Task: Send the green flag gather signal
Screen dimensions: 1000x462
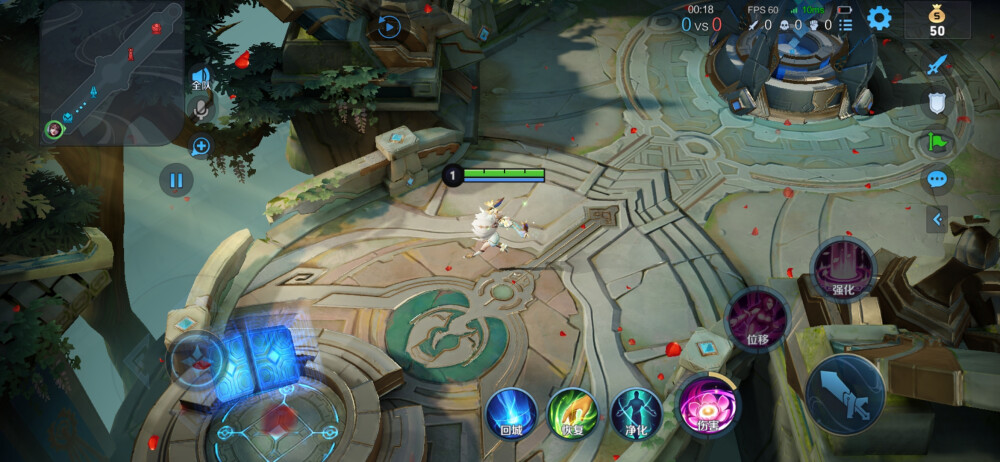Action: click(937, 141)
